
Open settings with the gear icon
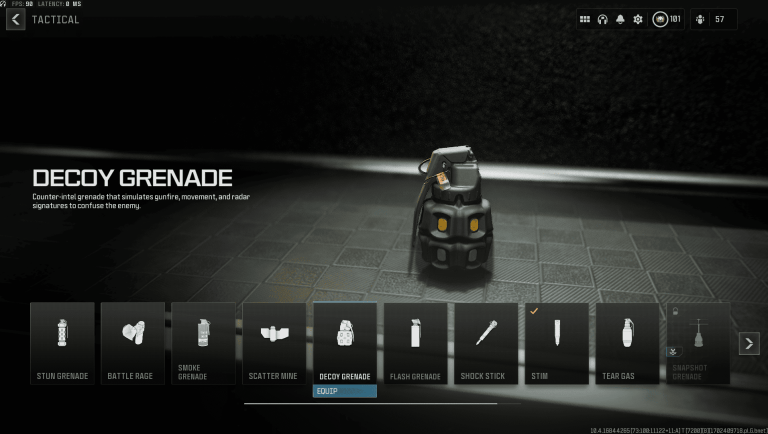[x=637, y=19]
